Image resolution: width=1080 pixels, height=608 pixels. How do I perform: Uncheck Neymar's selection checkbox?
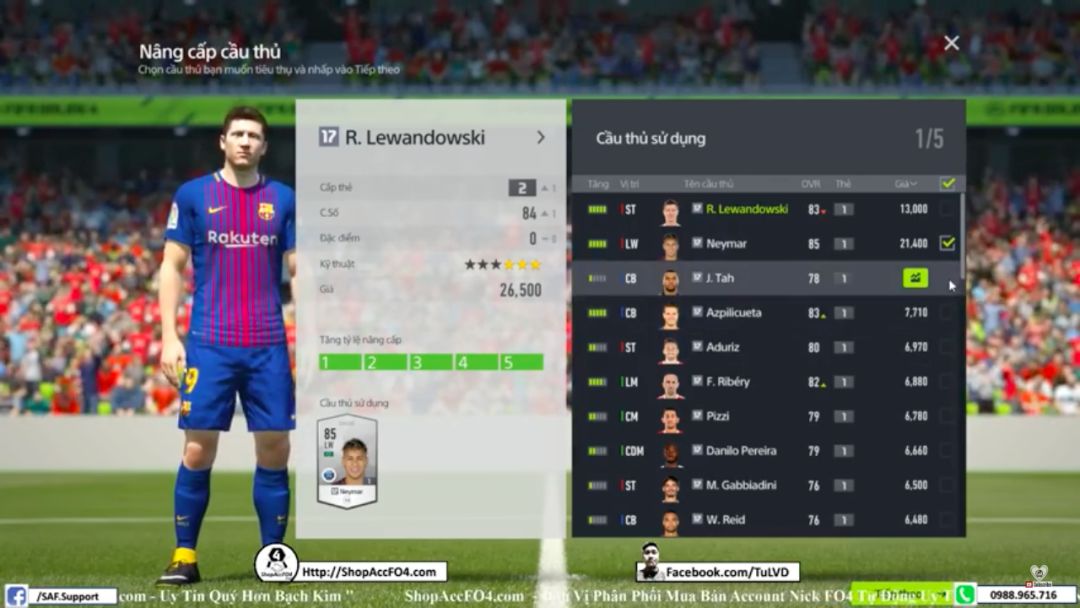947,243
